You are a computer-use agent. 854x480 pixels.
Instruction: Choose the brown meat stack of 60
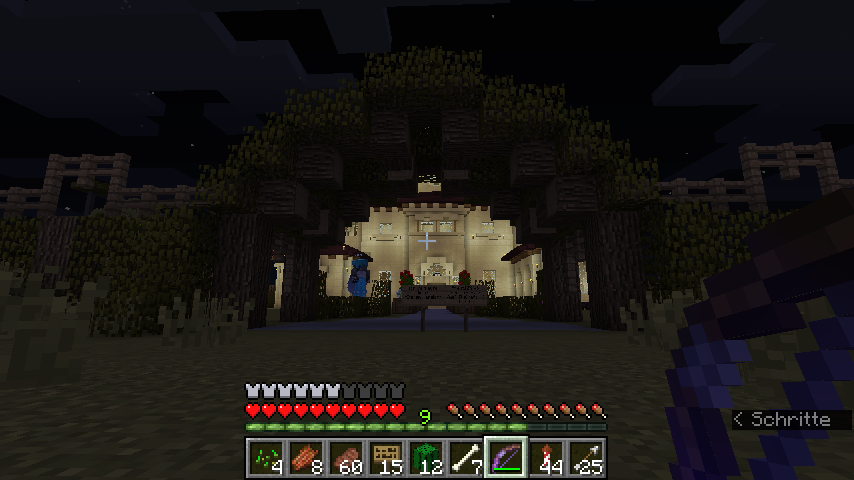point(346,458)
